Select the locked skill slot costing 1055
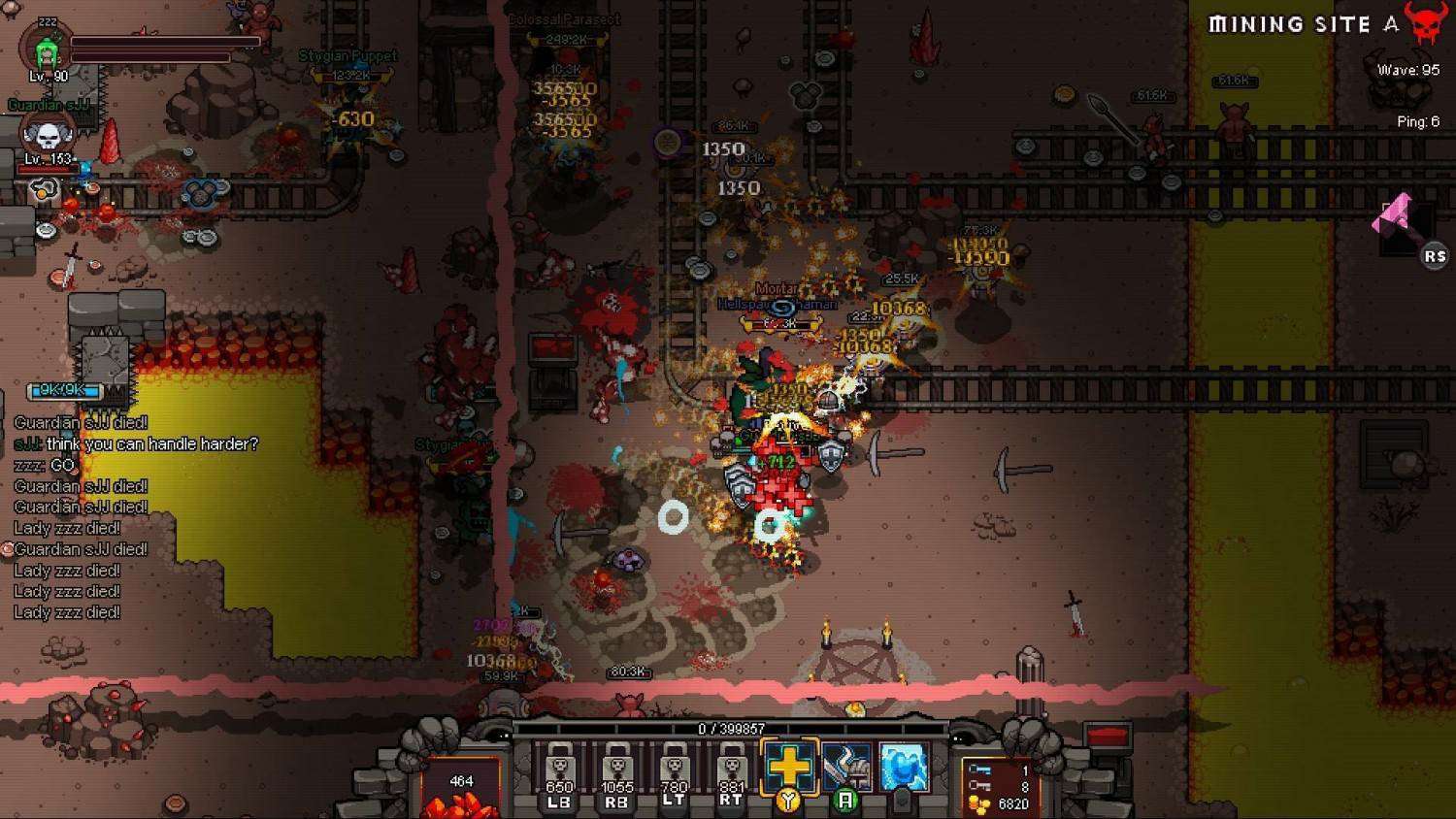This screenshot has width=1456, height=819. tap(616, 773)
